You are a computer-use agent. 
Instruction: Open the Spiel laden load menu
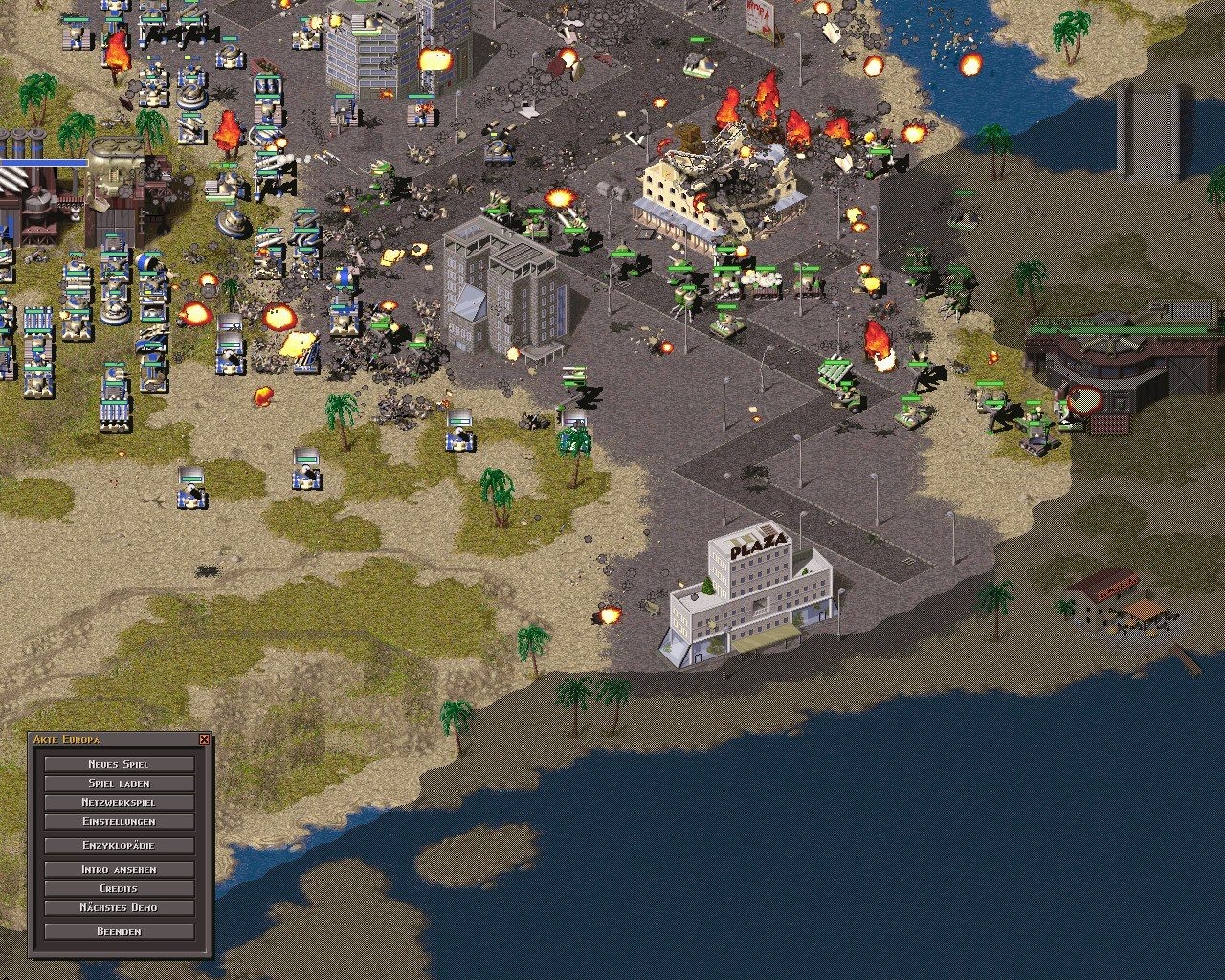click(x=119, y=783)
